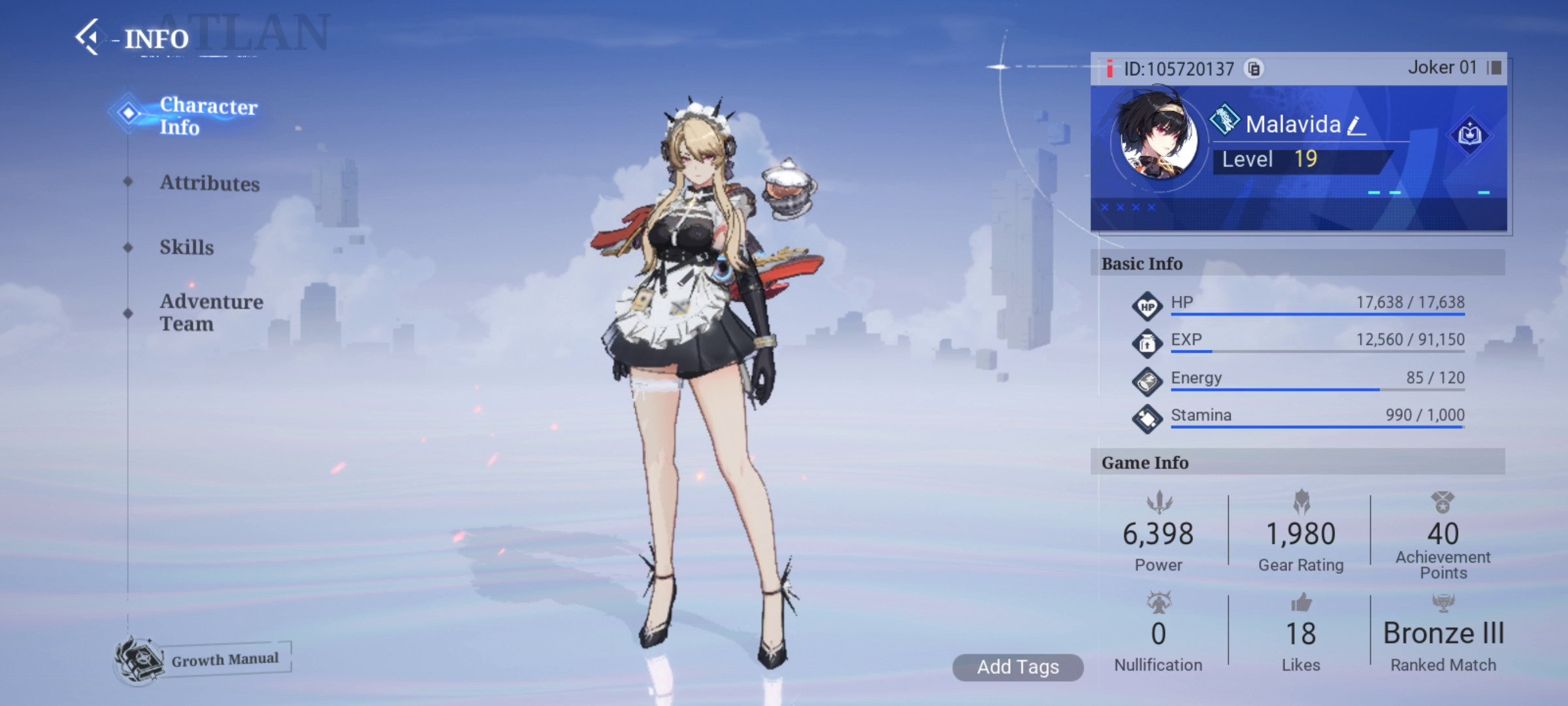Copy the player ID number
1568x706 pixels.
1254,69
